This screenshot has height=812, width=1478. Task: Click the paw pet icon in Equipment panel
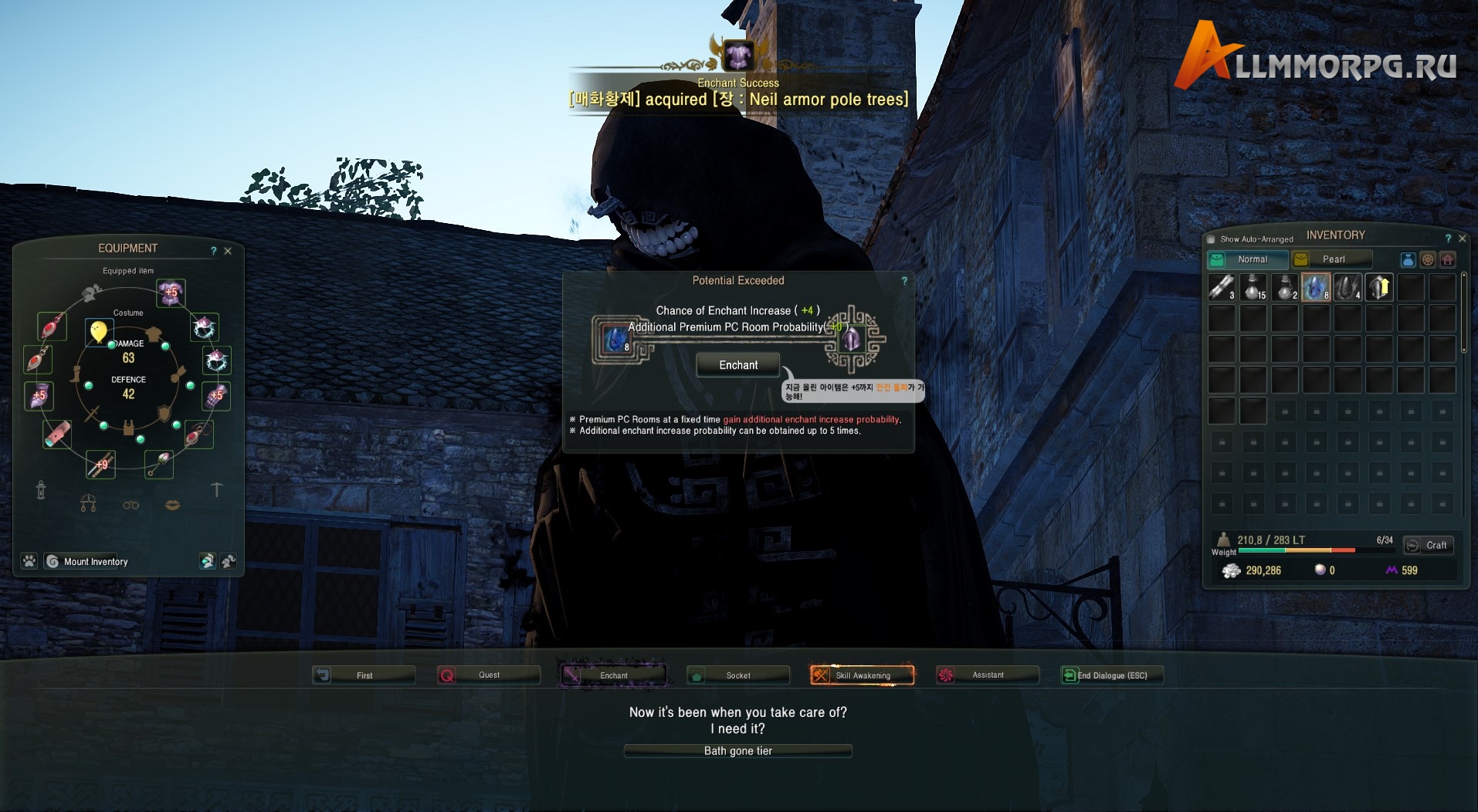(x=29, y=562)
